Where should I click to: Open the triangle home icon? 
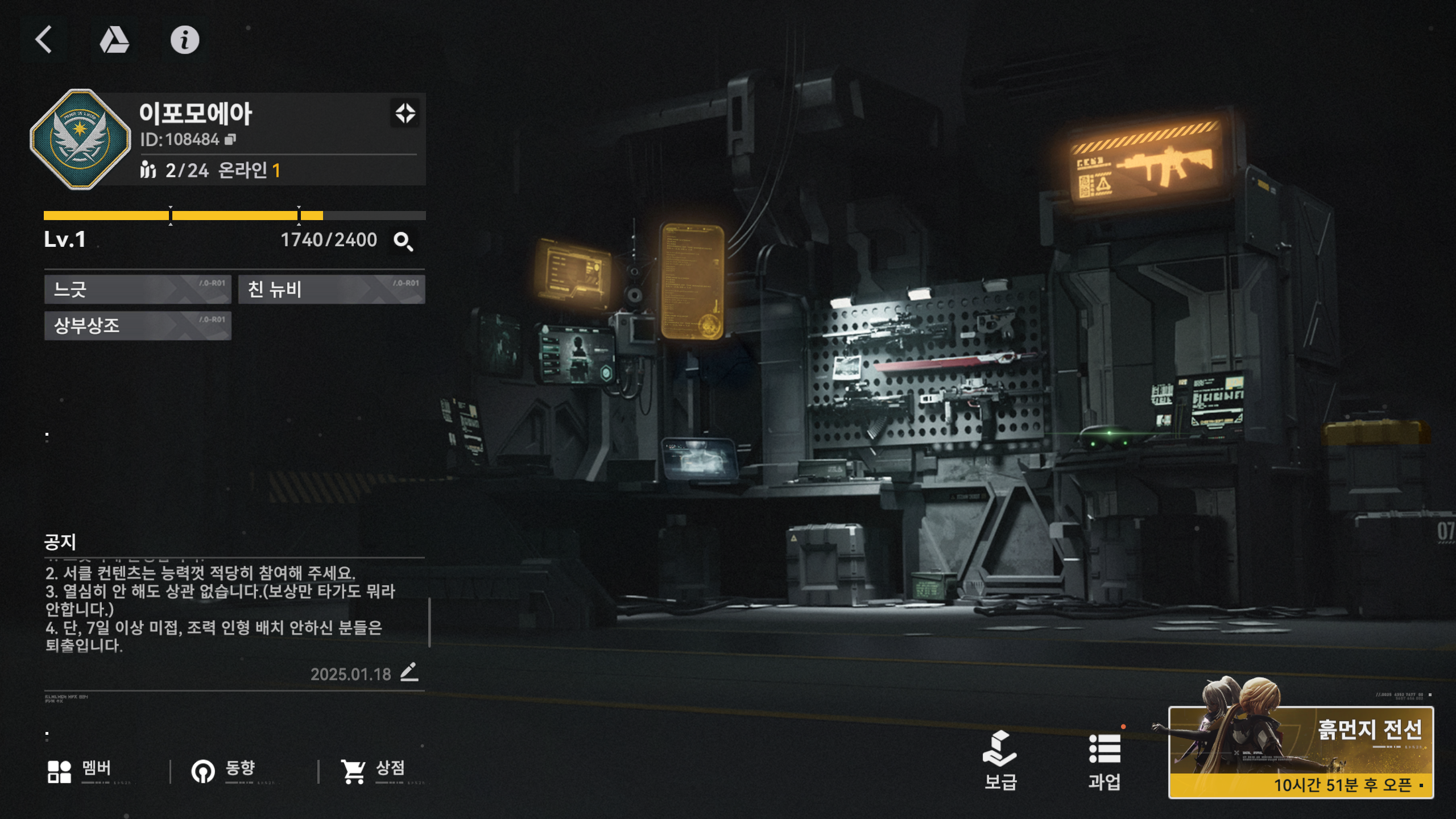114,40
